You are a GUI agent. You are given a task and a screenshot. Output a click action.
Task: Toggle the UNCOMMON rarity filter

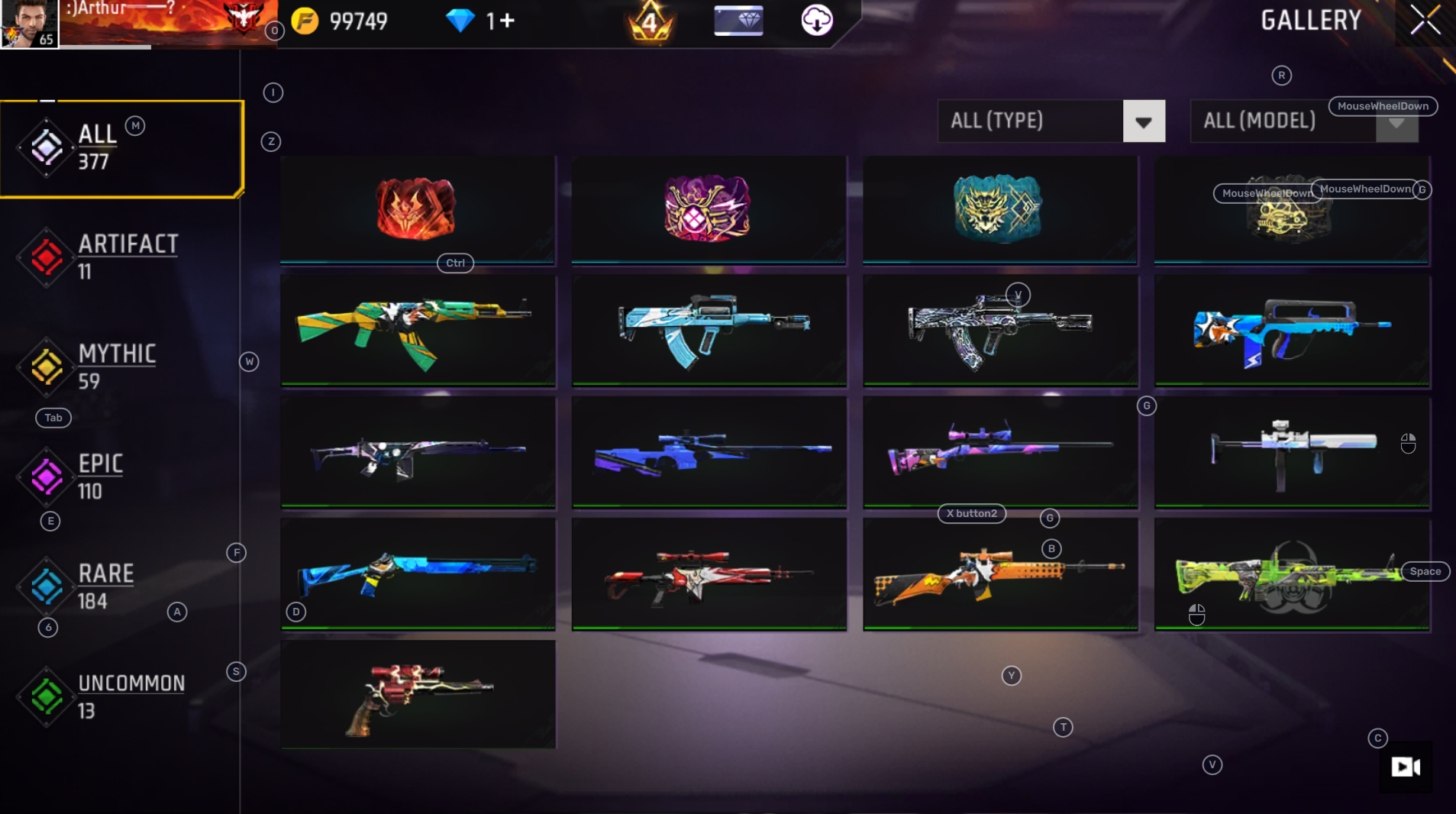[x=46, y=696]
